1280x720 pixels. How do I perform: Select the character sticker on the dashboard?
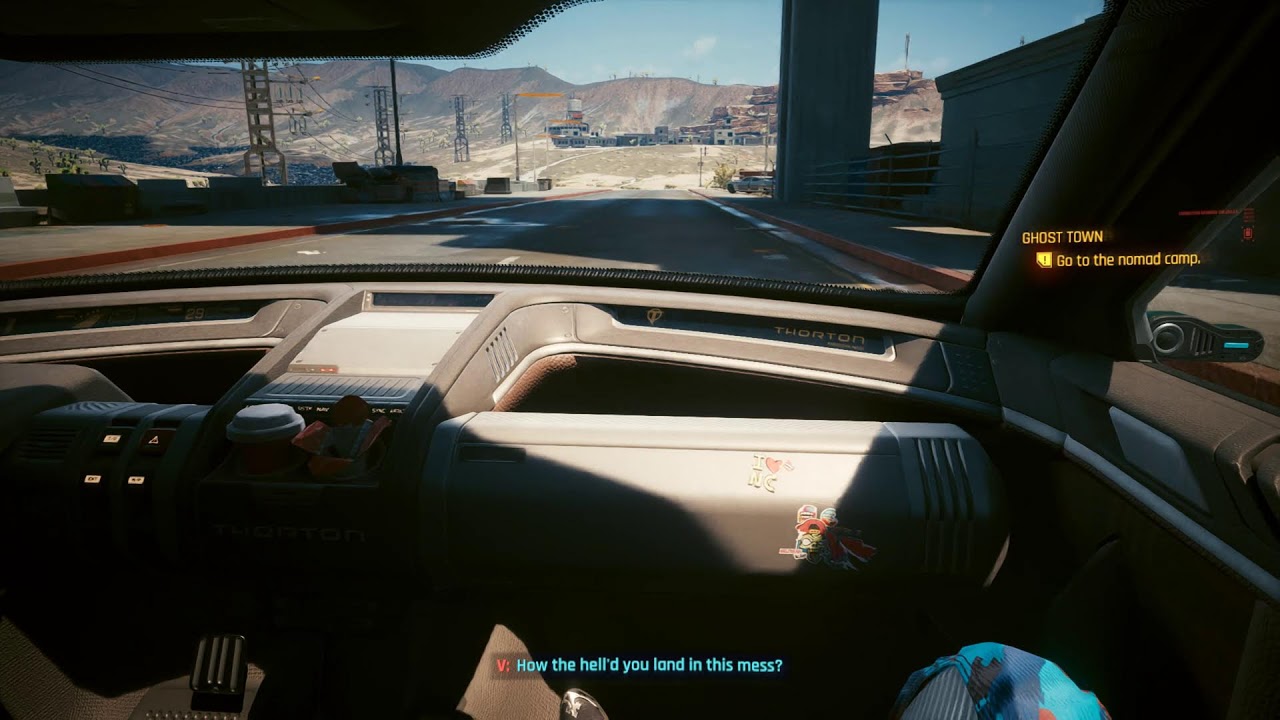point(818,537)
